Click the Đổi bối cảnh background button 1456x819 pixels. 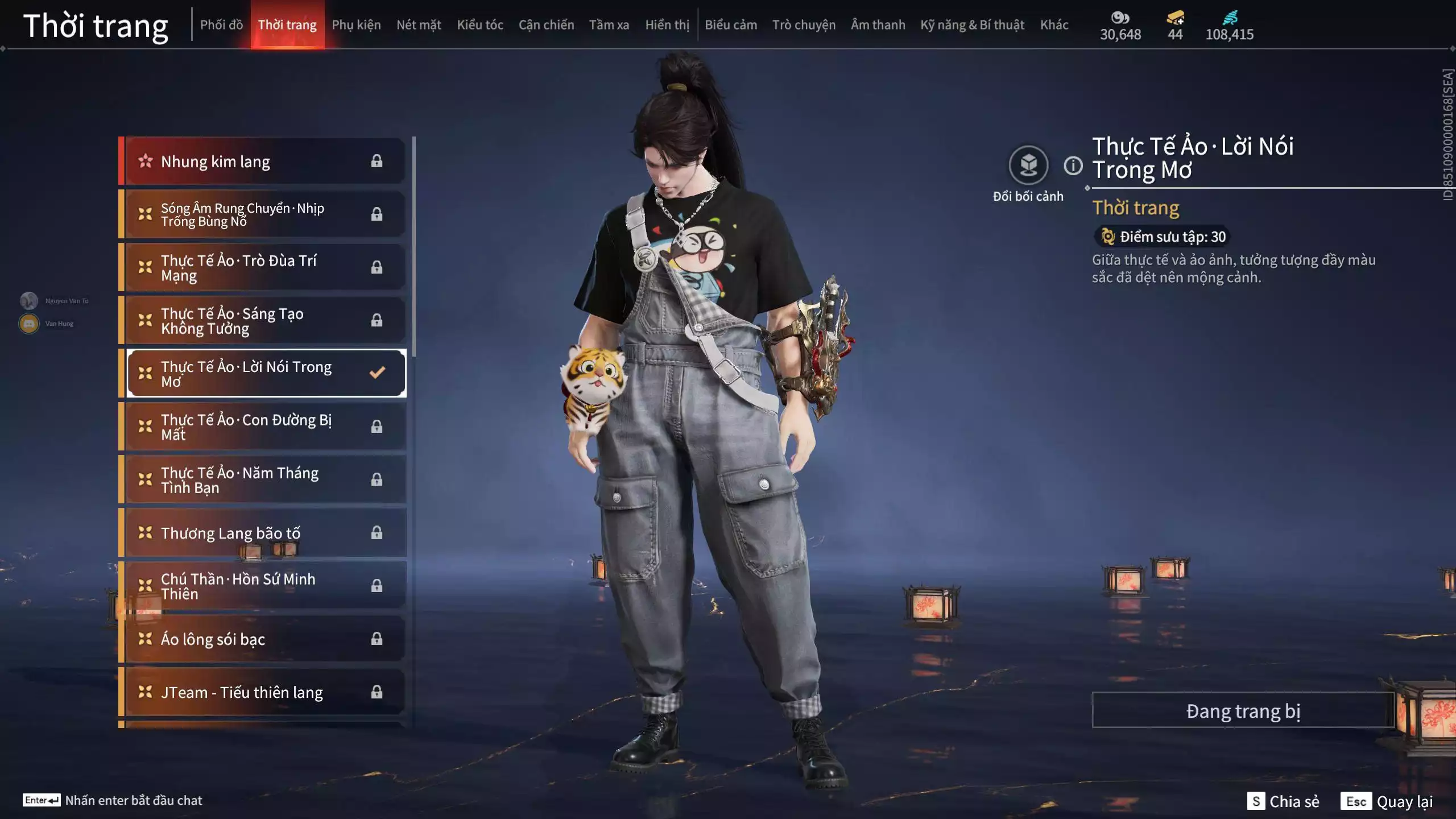click(x=1028, y=166)
